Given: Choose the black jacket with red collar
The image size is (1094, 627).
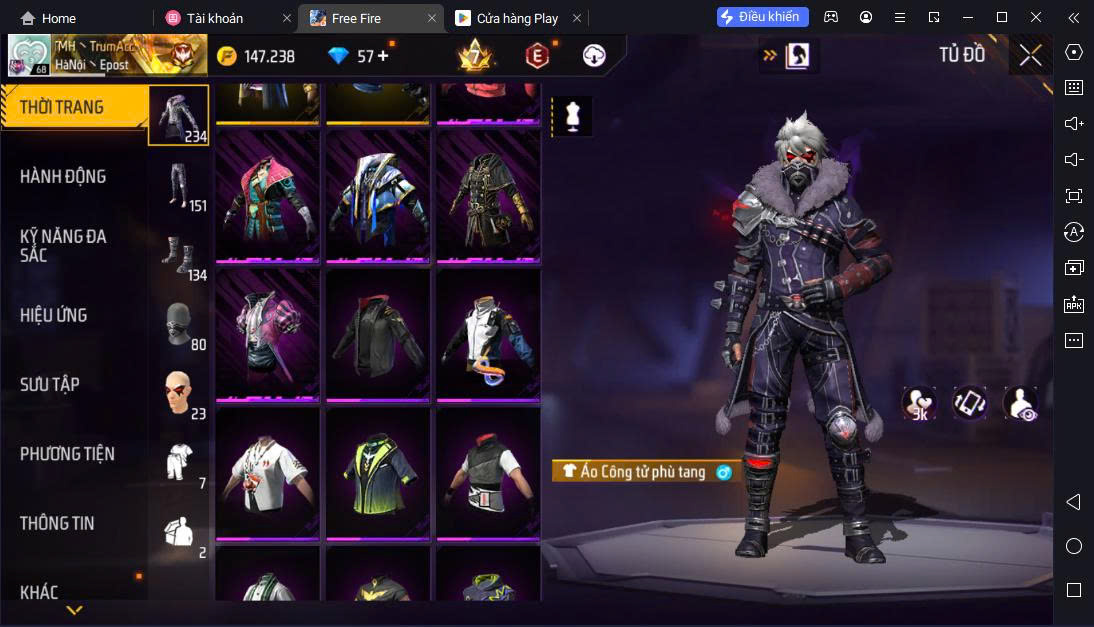Looking at the screenshot, I should point(378,334).
